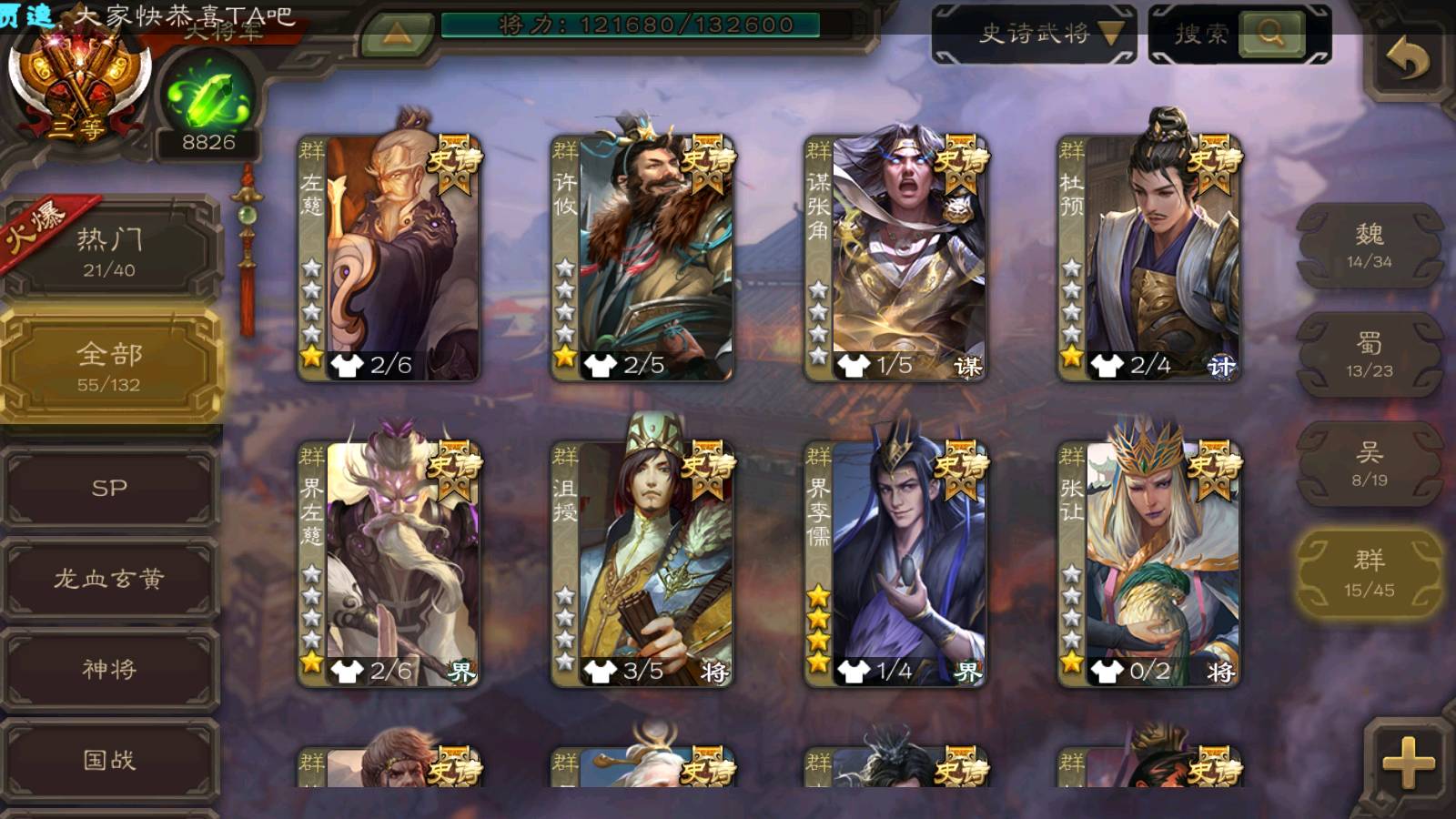Open the 谋张角 general card

895,257
